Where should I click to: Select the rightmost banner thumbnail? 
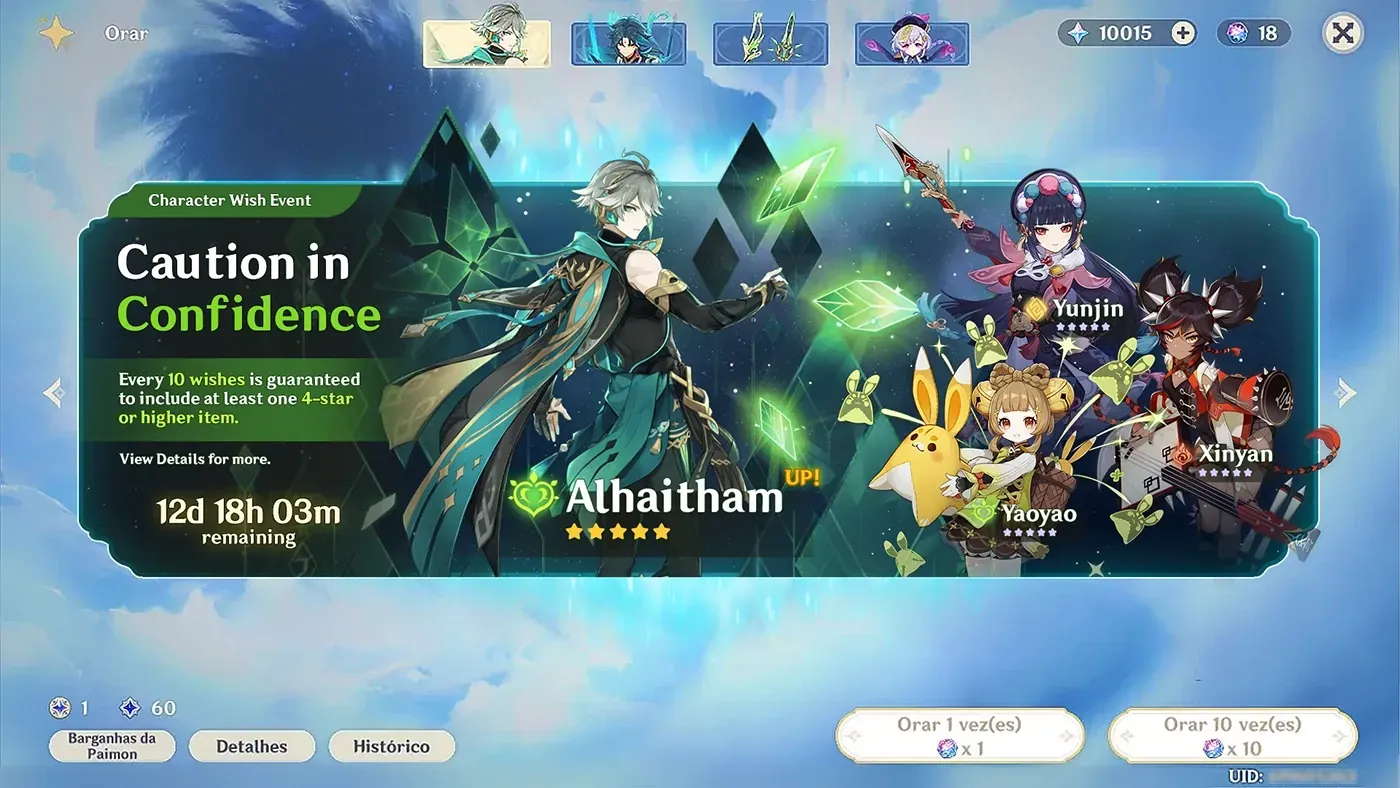912,41
